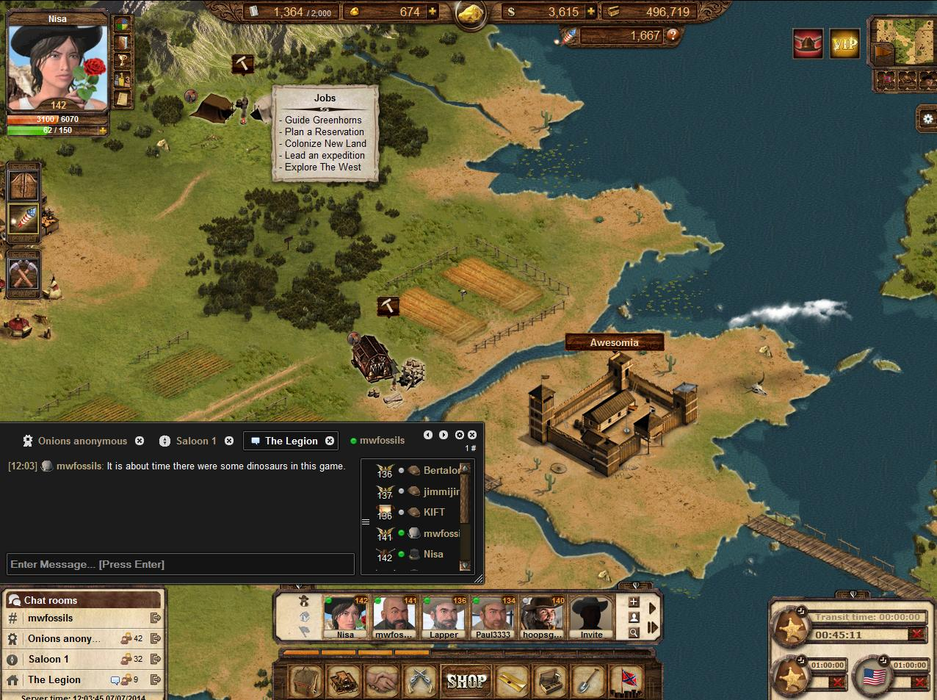The height and width of the screenshot is (700, 937).
Task: Open the settings gear icon
Action: pos(926,118)
